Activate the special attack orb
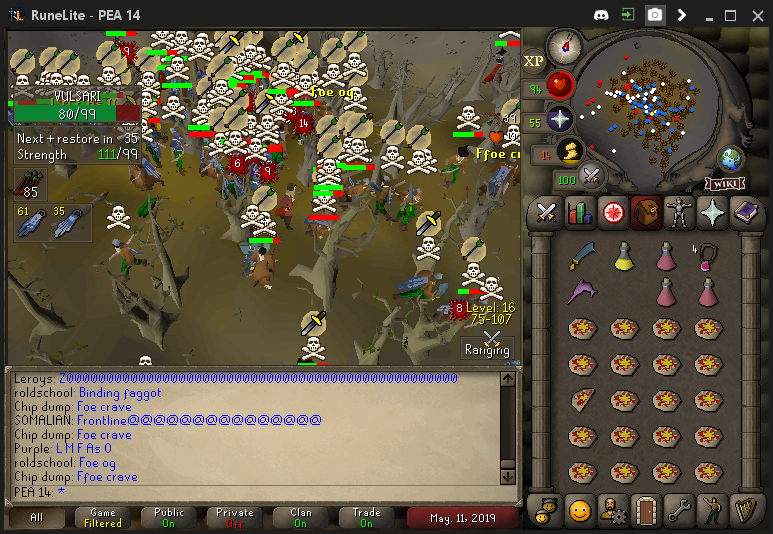Screen dimensions: 773x534 (592, 178)
